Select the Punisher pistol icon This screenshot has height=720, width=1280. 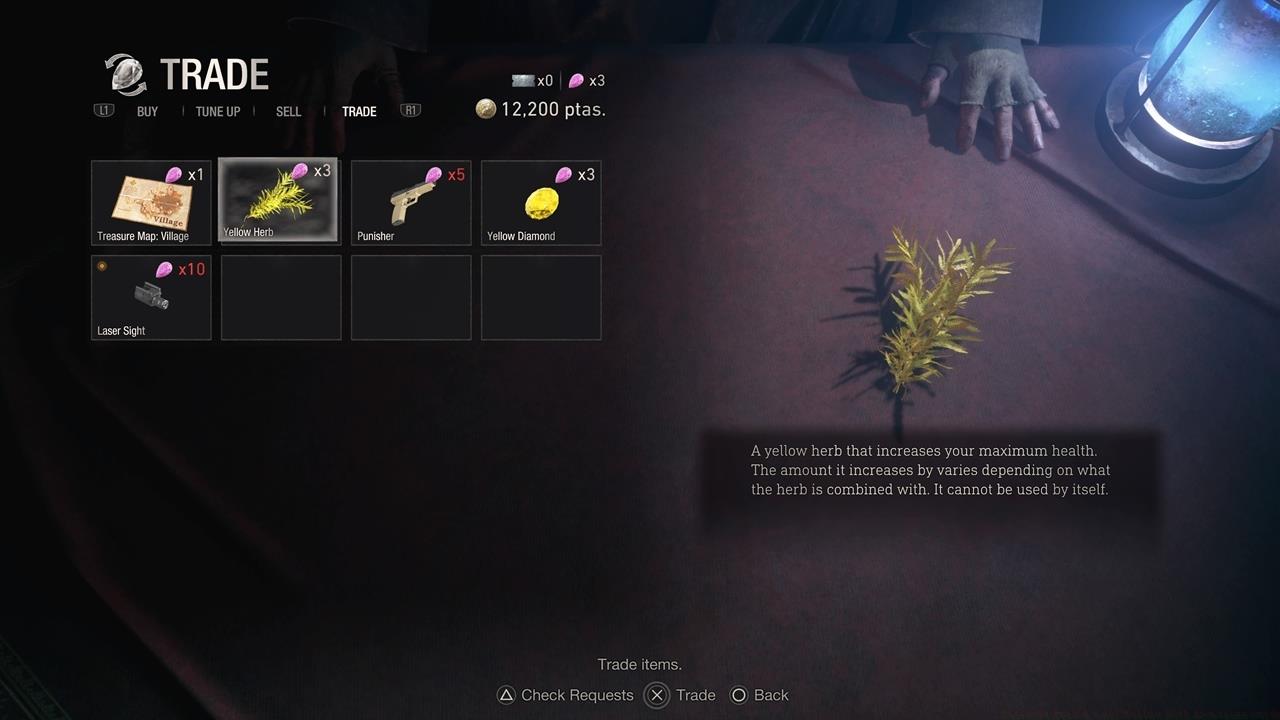pyautogui.click(x=410, y=200)
